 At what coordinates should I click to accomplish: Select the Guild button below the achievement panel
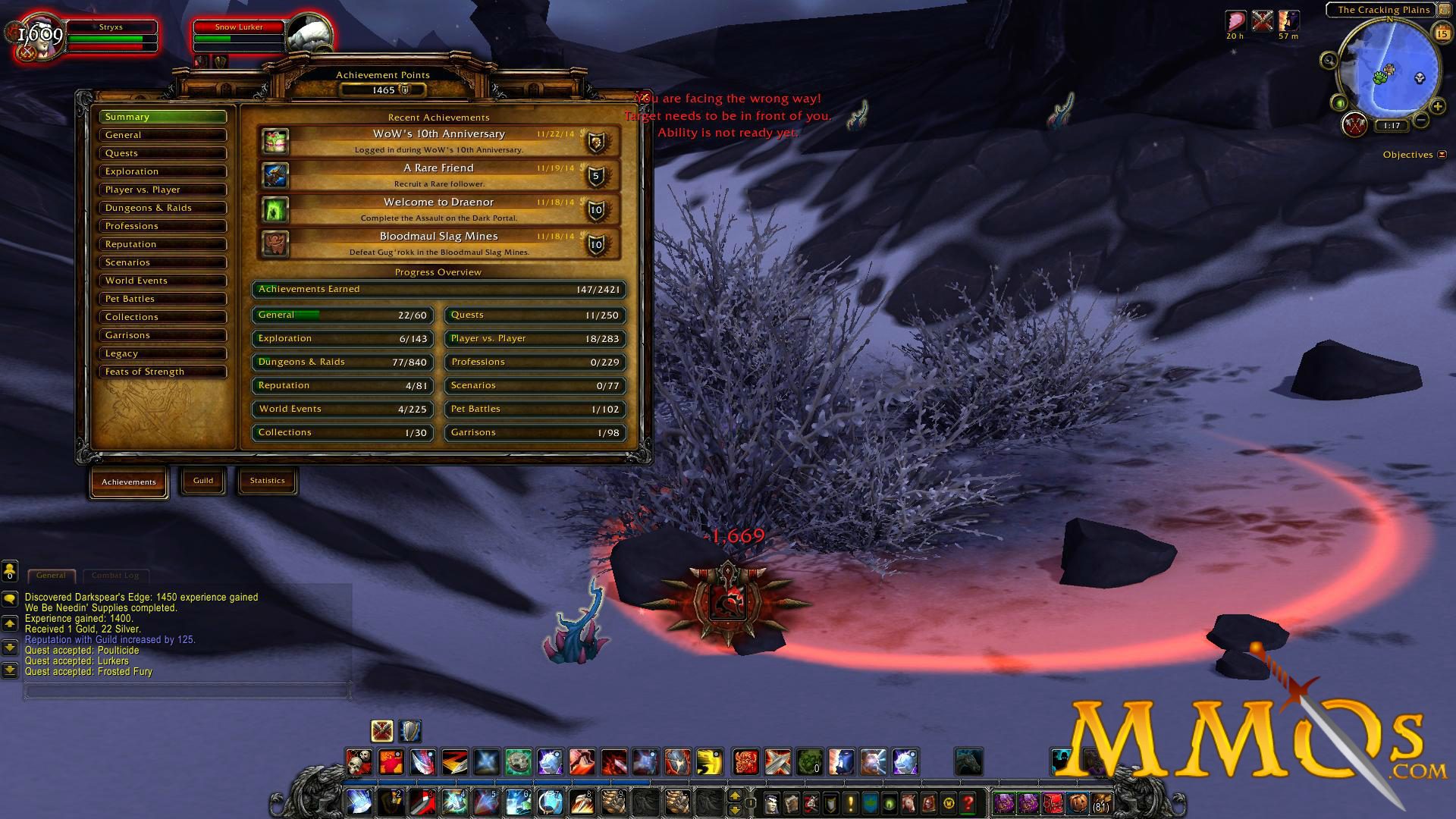202,479
